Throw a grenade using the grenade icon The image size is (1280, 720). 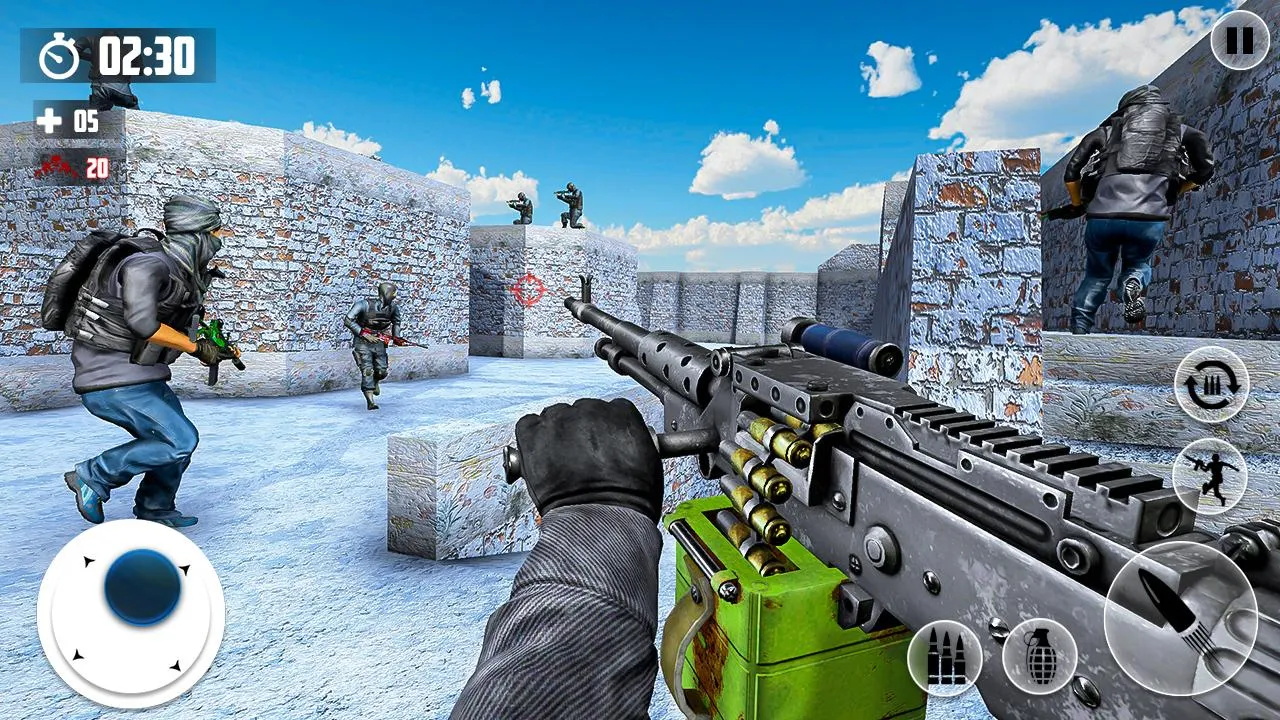(1039, 656)
